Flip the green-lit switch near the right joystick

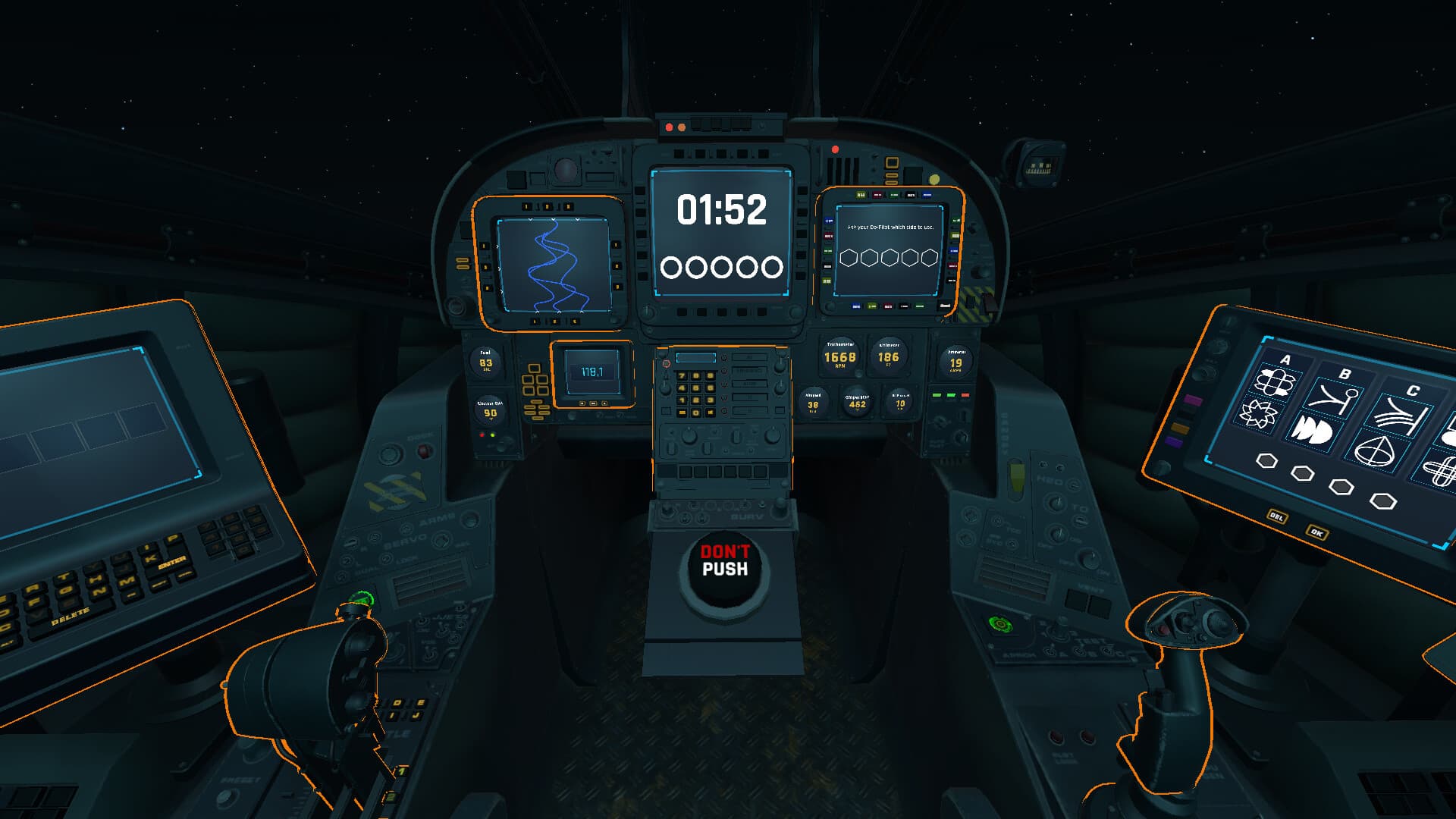[999, 623]
